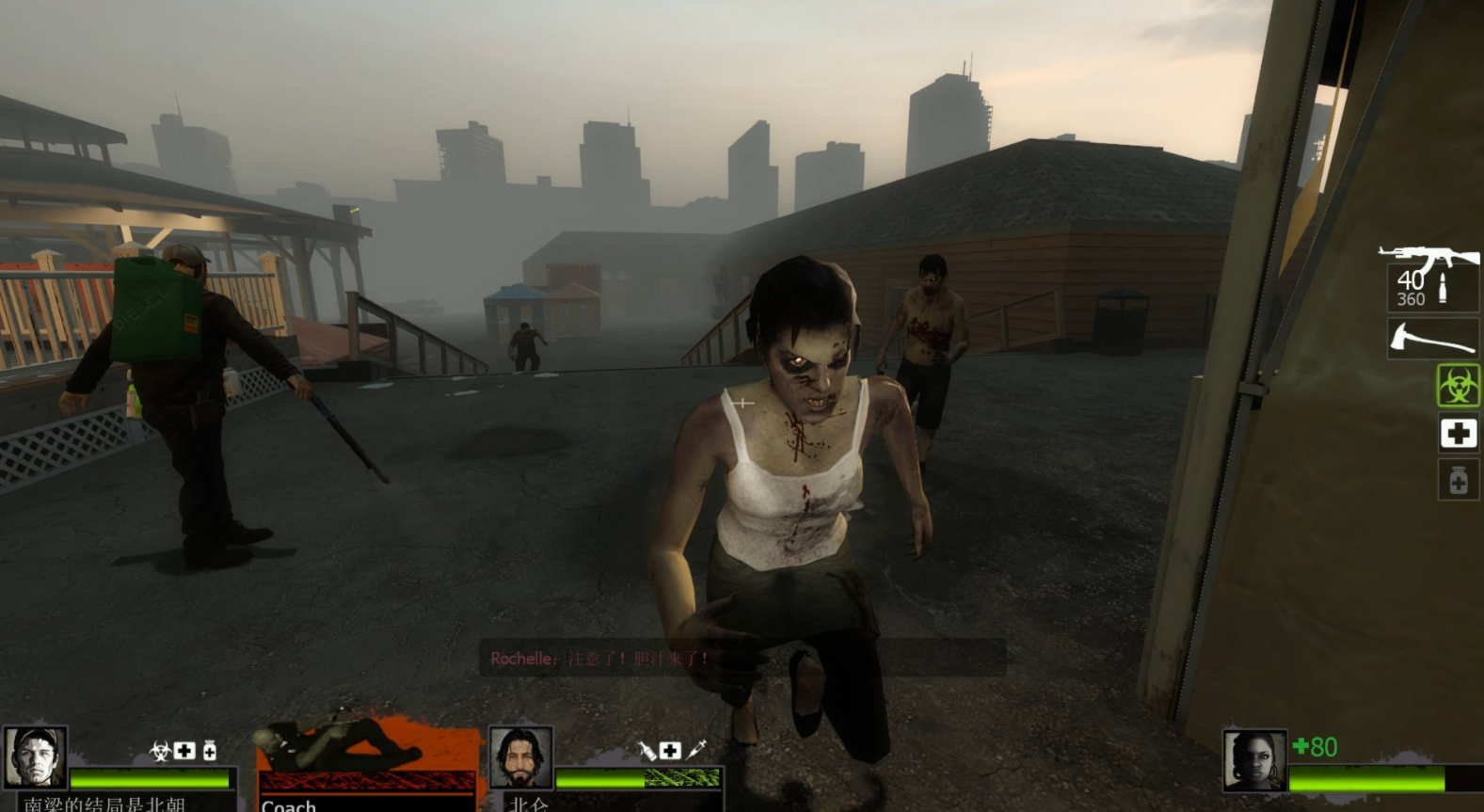Click the bearded teammate's adrenaline syringe icon
The width and height of the screenshot is (1484, 812).
696,750
